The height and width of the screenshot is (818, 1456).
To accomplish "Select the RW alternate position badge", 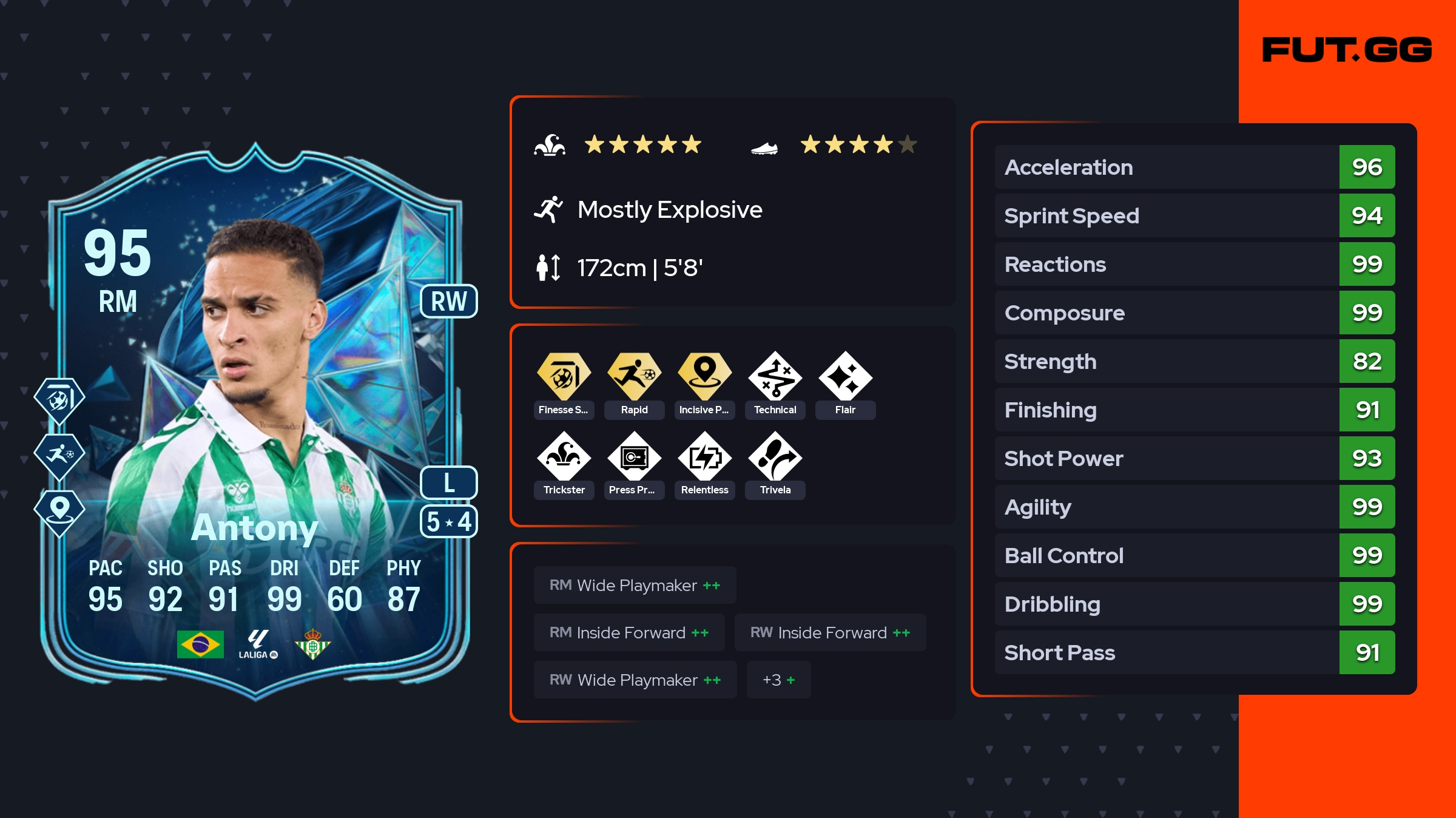I will click(449, 302).
